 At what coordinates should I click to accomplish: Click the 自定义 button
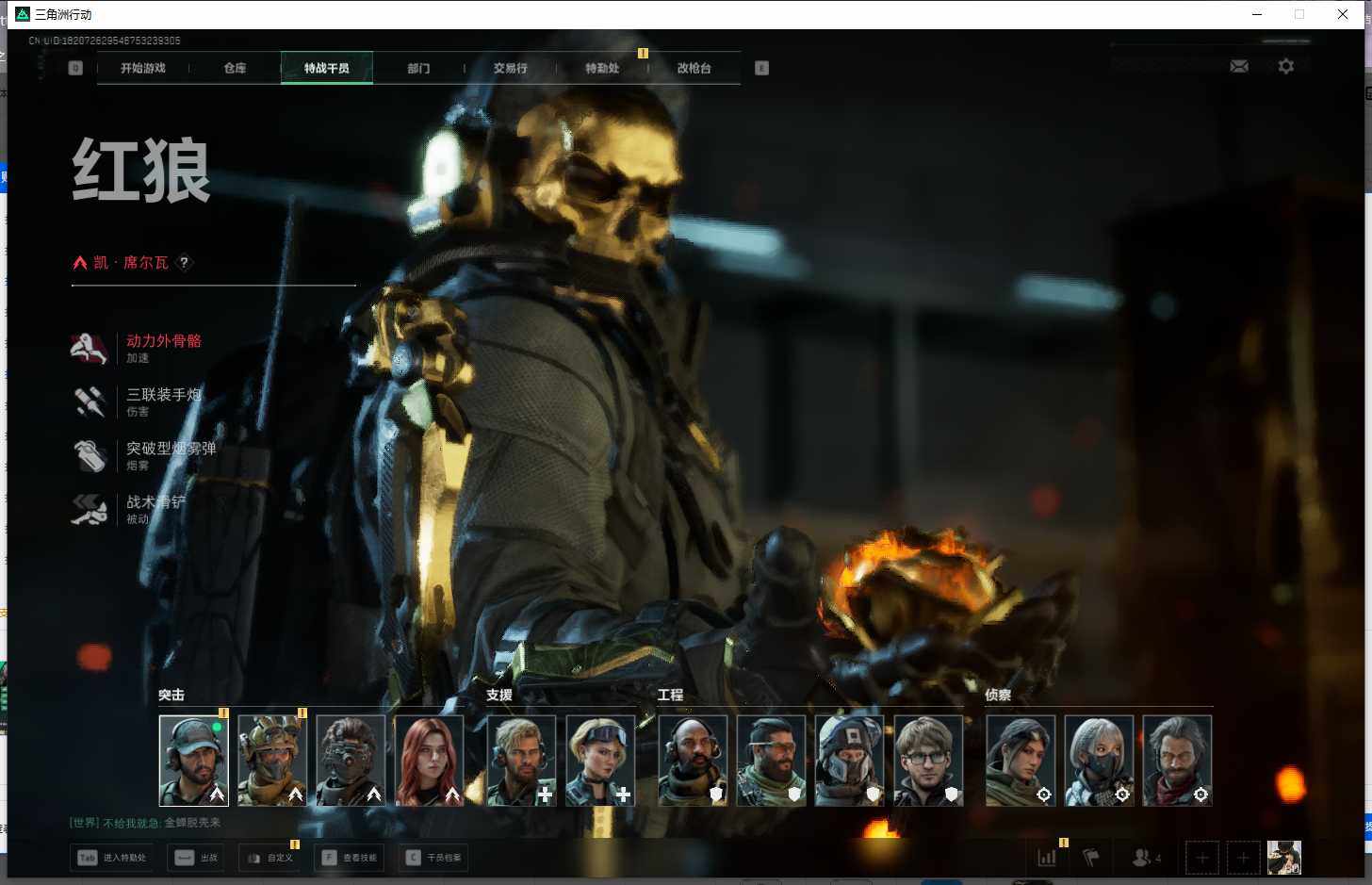tap(269, 858)
